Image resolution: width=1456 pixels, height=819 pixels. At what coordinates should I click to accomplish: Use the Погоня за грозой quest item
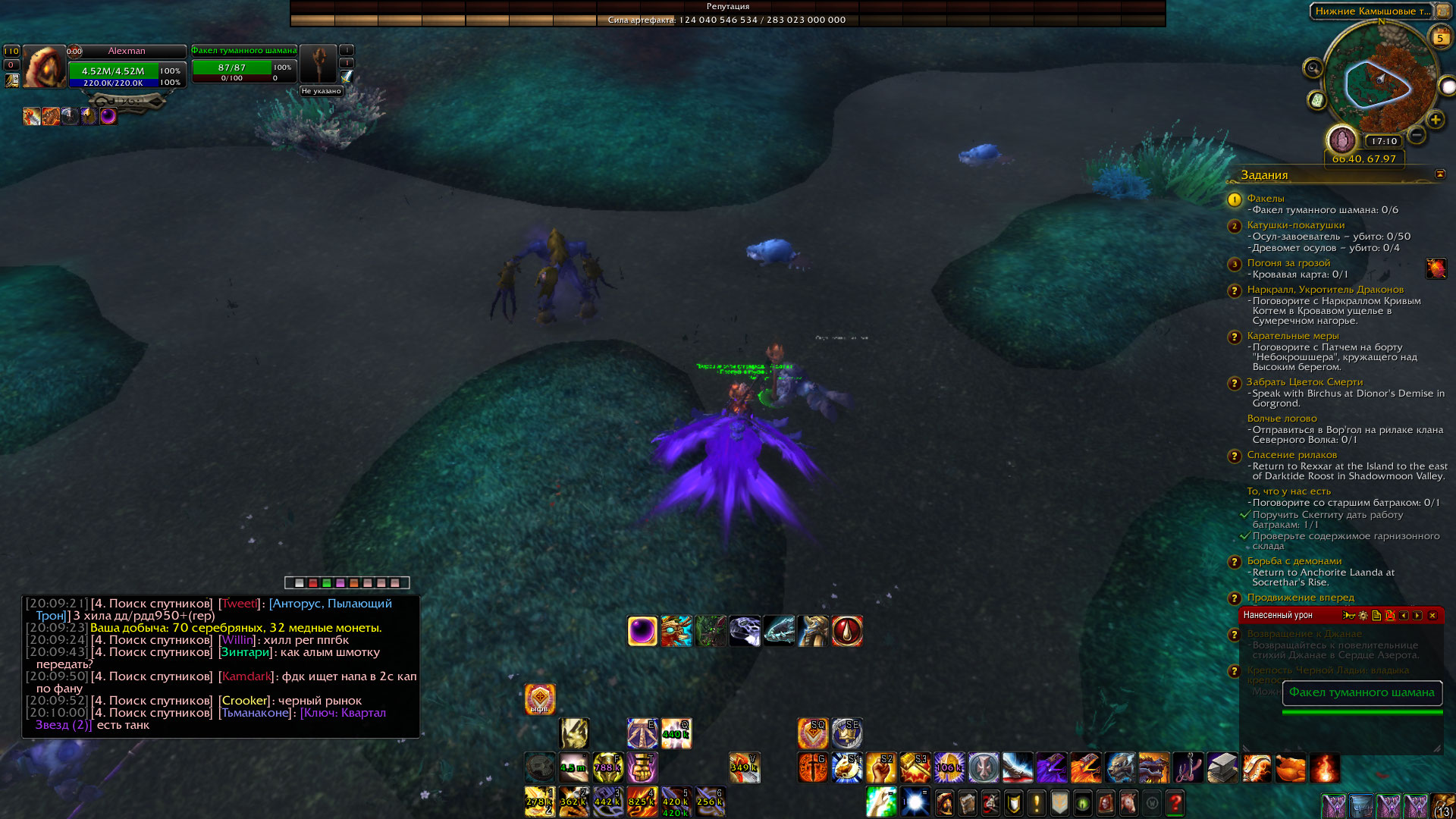coord(1436,268)
